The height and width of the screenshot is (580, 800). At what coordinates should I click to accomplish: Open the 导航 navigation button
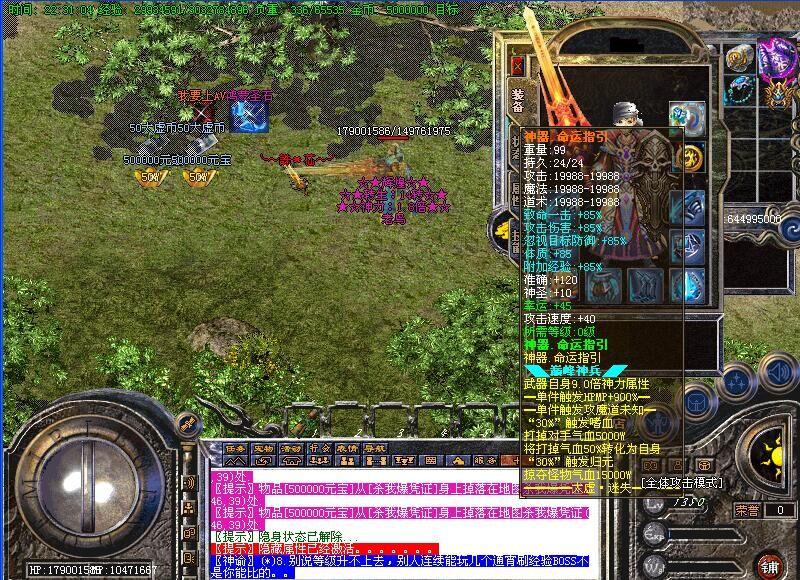click(x=375, y=448)
